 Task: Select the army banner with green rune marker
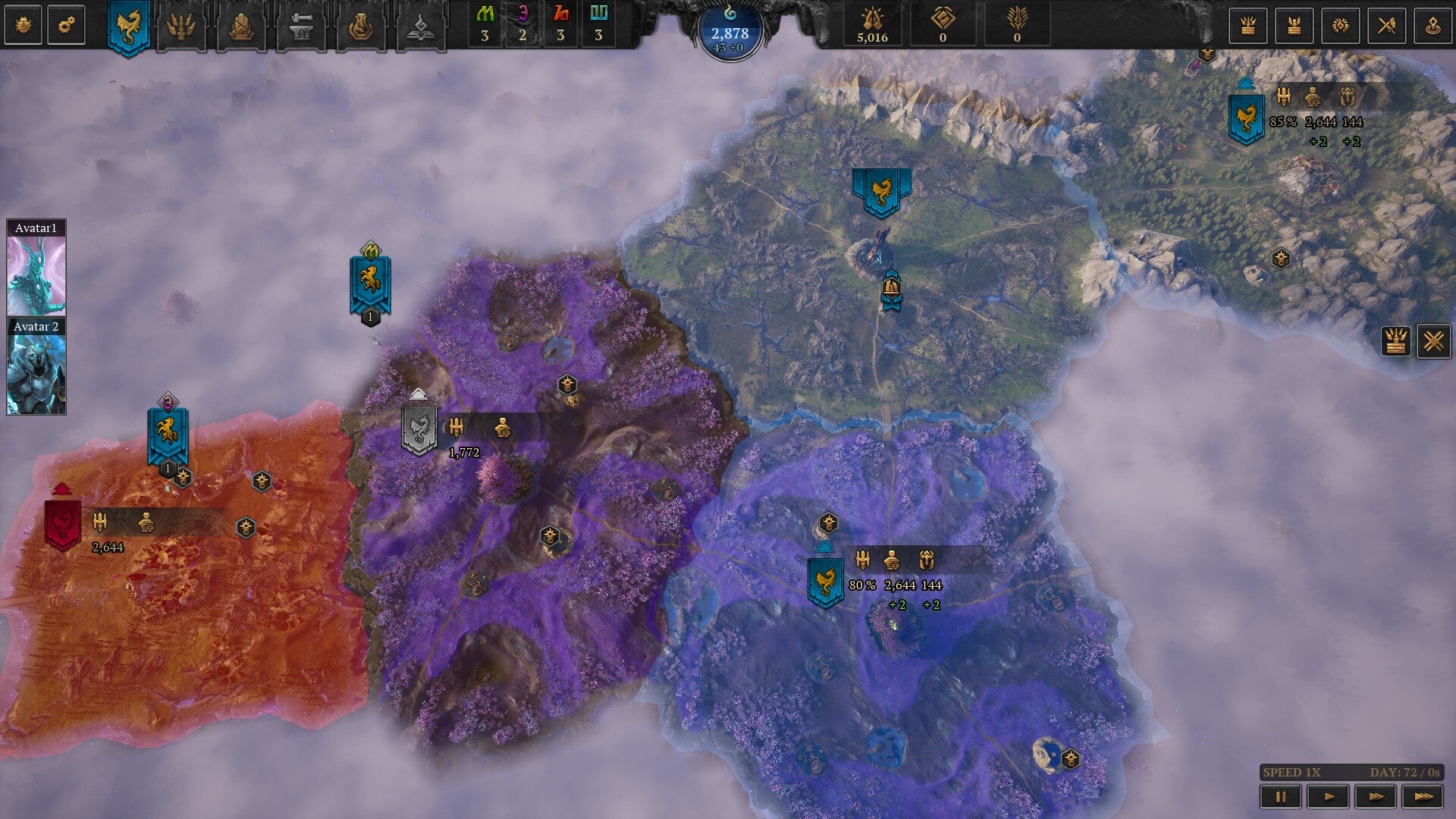pyautogui.click(x=370, y=284)
